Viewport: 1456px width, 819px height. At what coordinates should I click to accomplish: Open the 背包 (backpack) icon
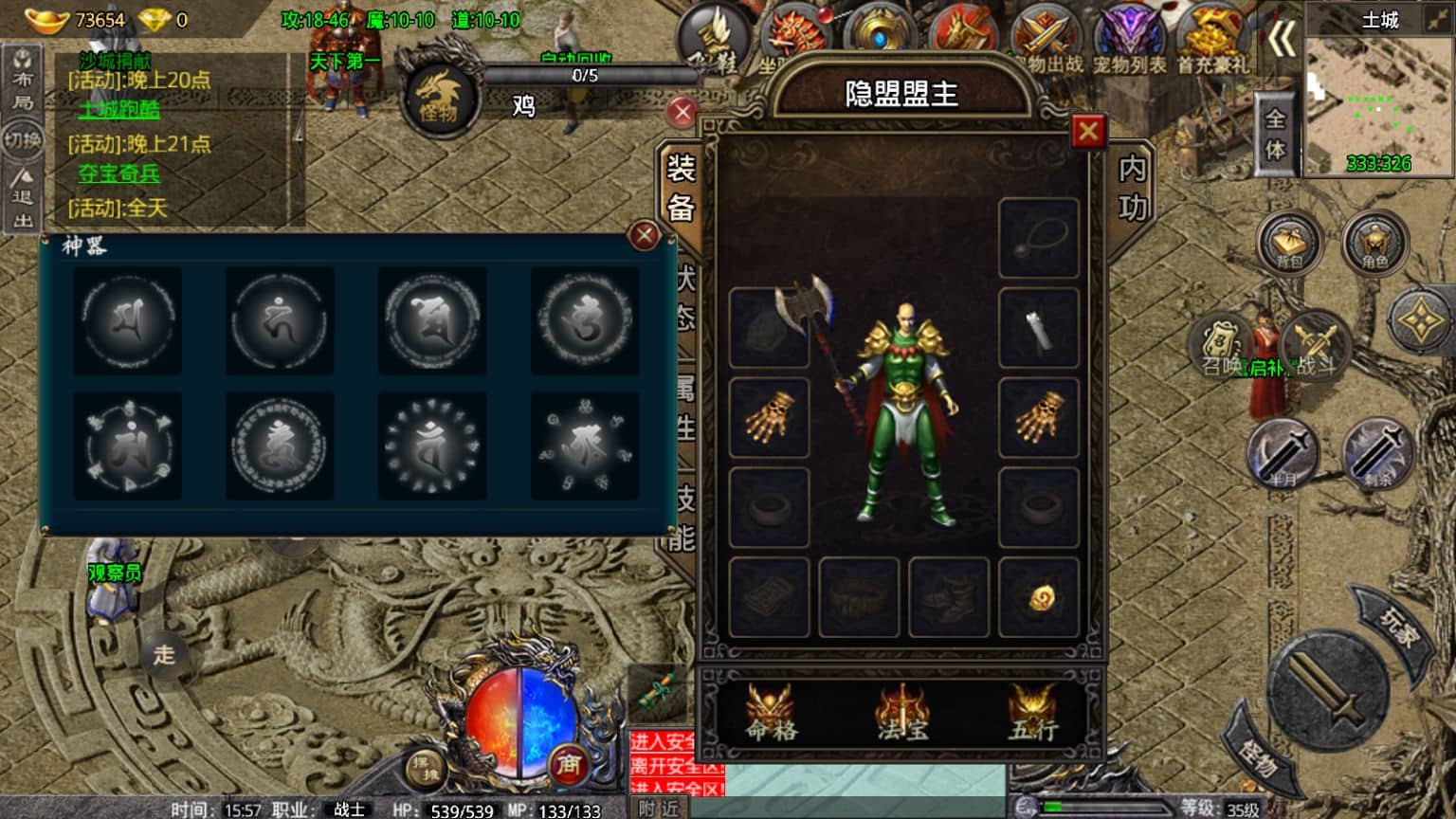coord(1289,242)
